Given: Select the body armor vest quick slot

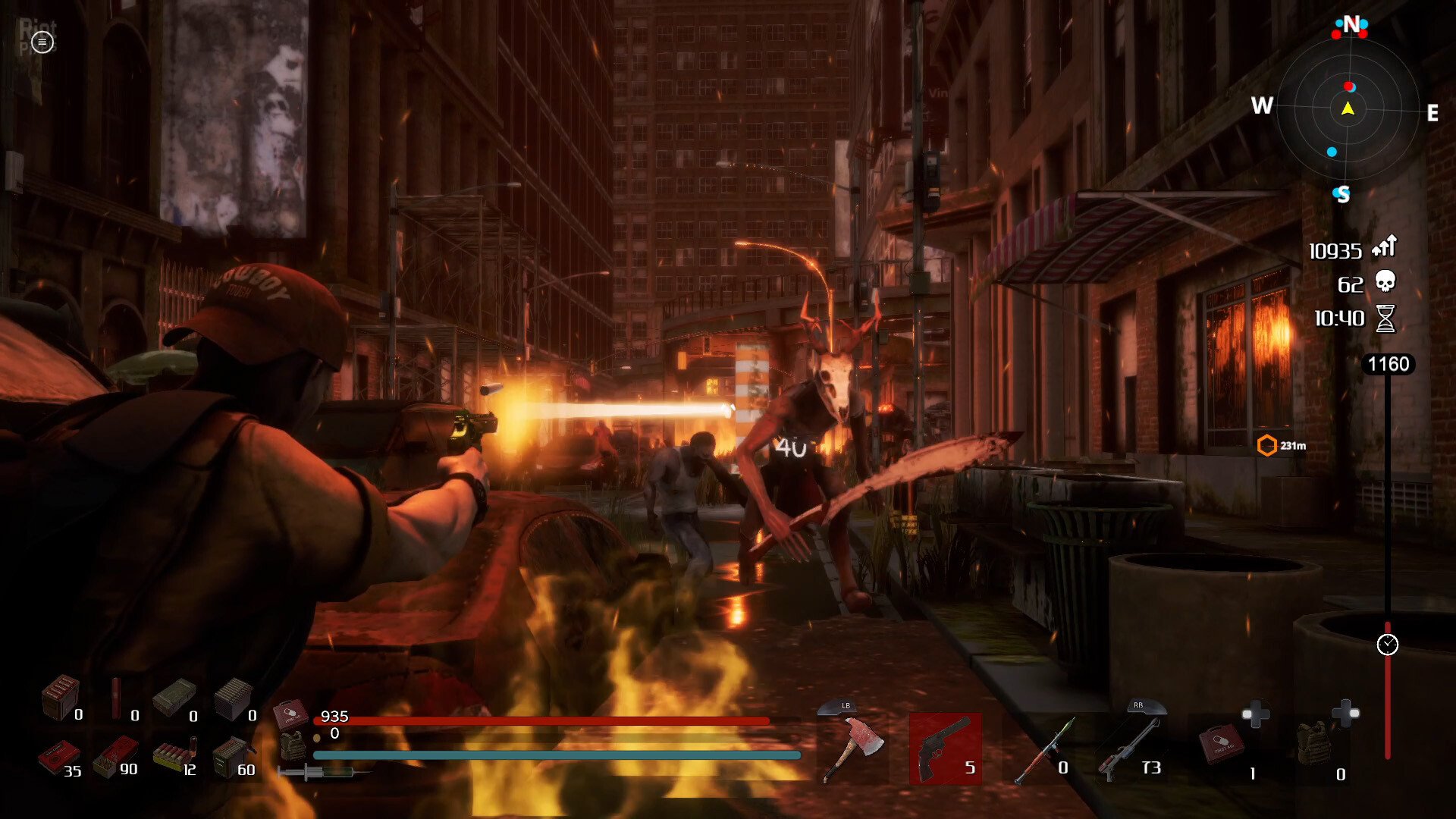Looking at the screenshot, I should (x=1314, y=745).
